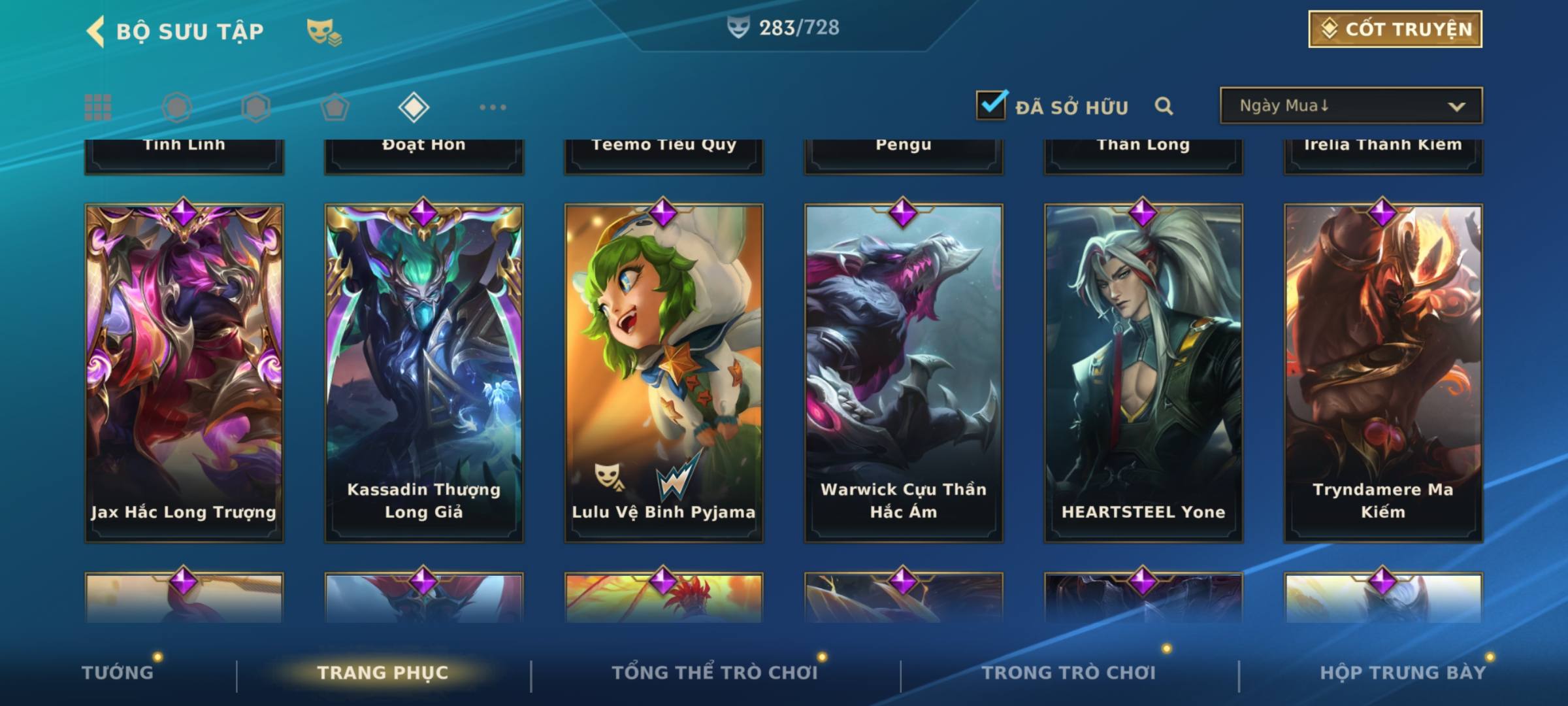Choose Lulu Vệ Binh Pyjama skin card
Image resolution: width=1568 pixels, height=706 pixels.
click(664, 373)
